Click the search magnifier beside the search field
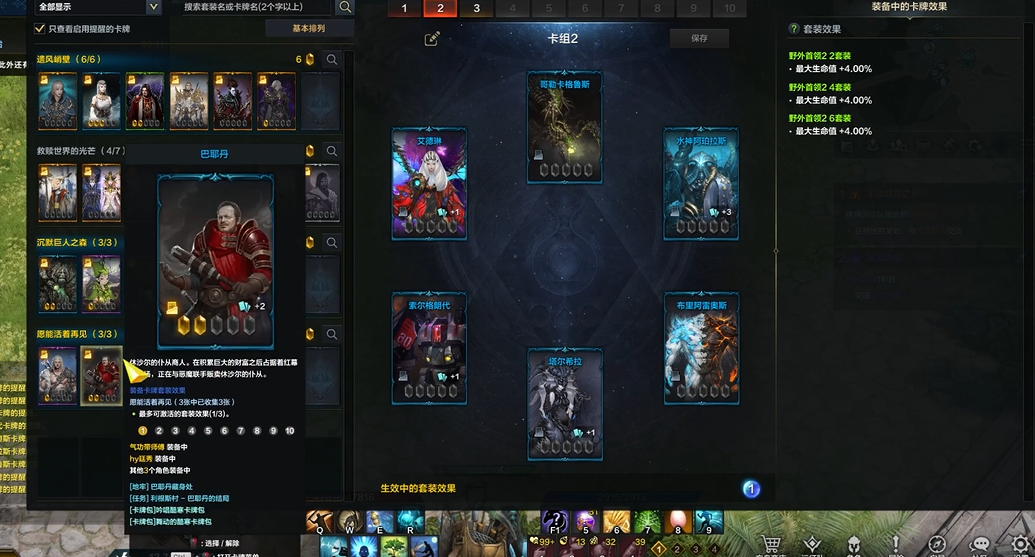This screenshot has height=557, width=1035. pyautogui.click(x=345, y=7)
